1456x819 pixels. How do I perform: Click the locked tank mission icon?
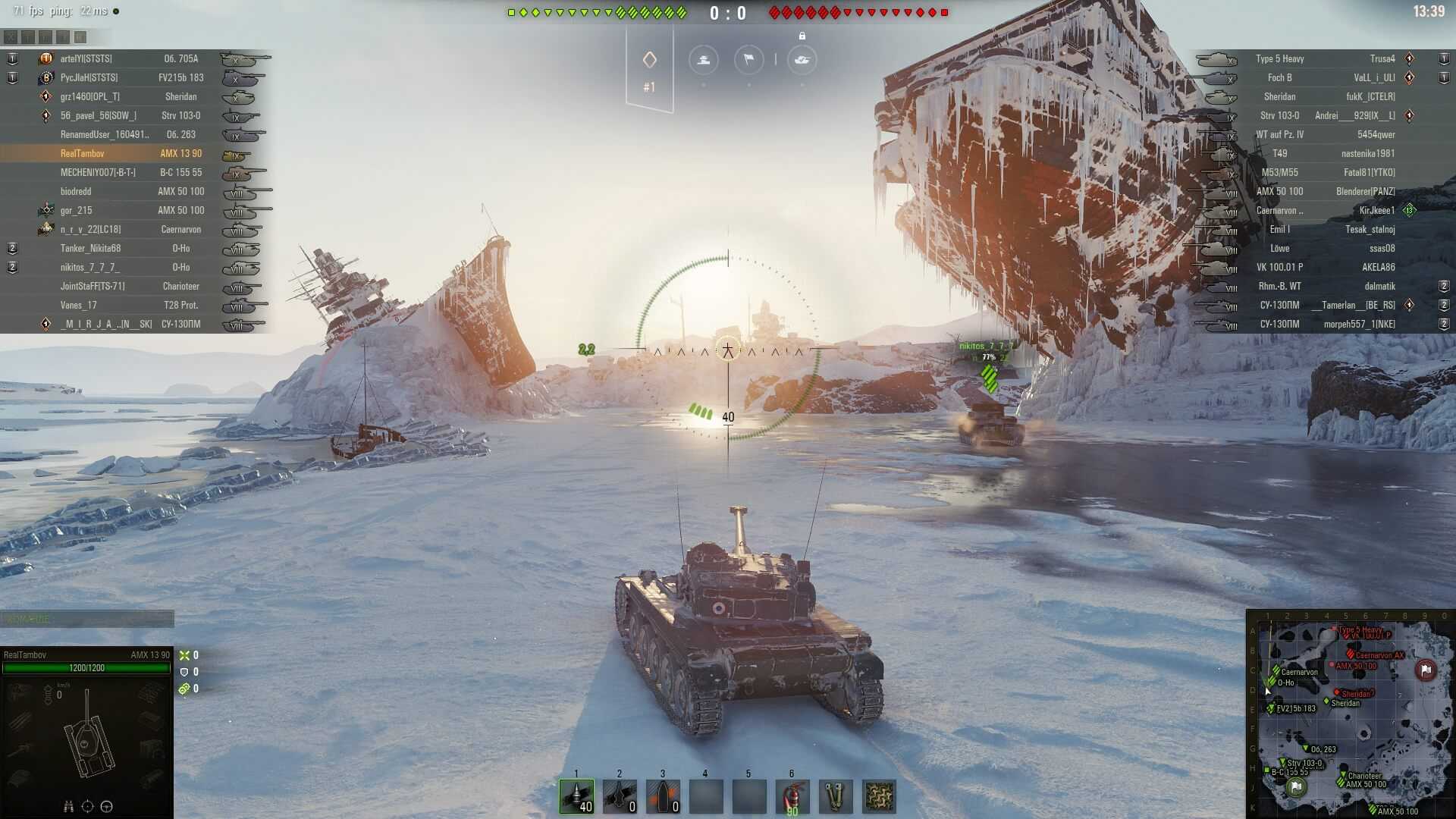[x=802, y=59]
